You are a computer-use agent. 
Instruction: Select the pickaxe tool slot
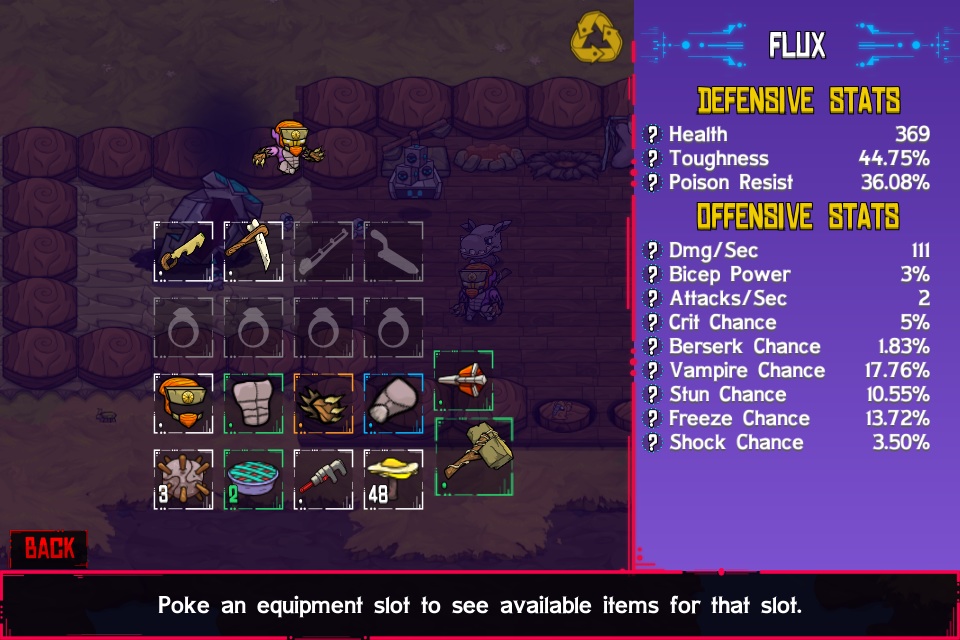253,252
